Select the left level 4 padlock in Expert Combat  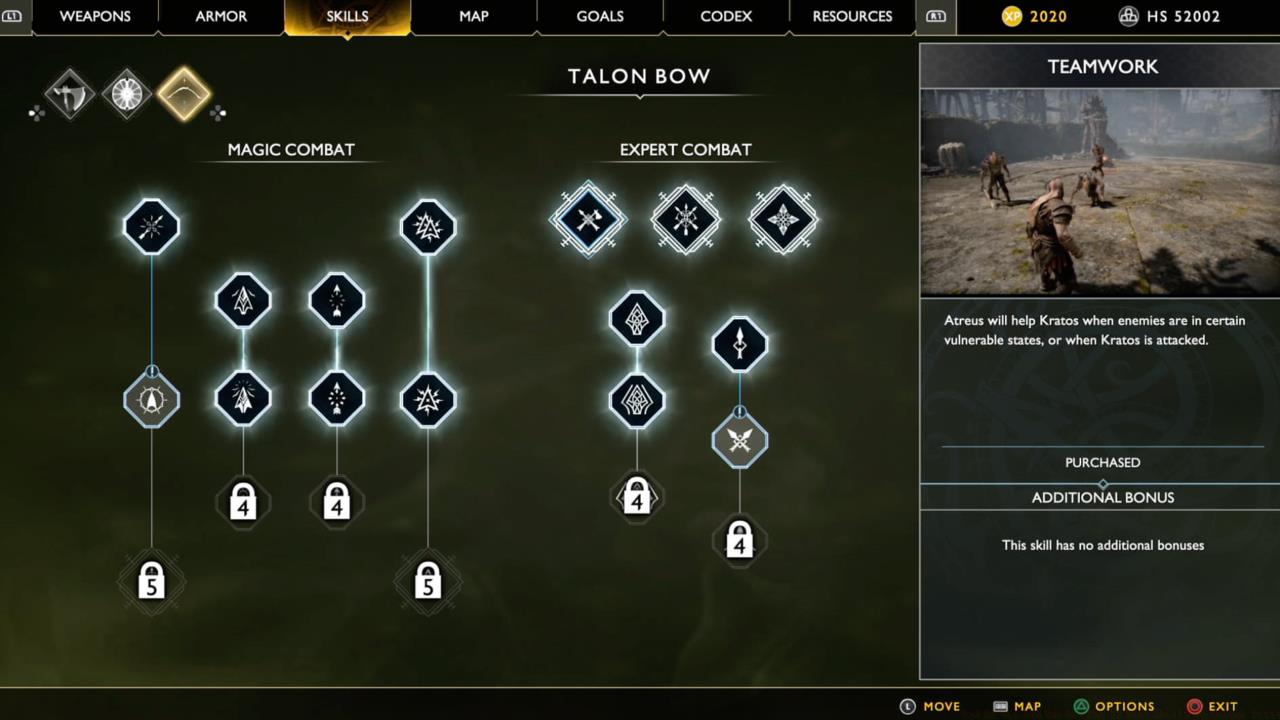(x=637, y=497)
